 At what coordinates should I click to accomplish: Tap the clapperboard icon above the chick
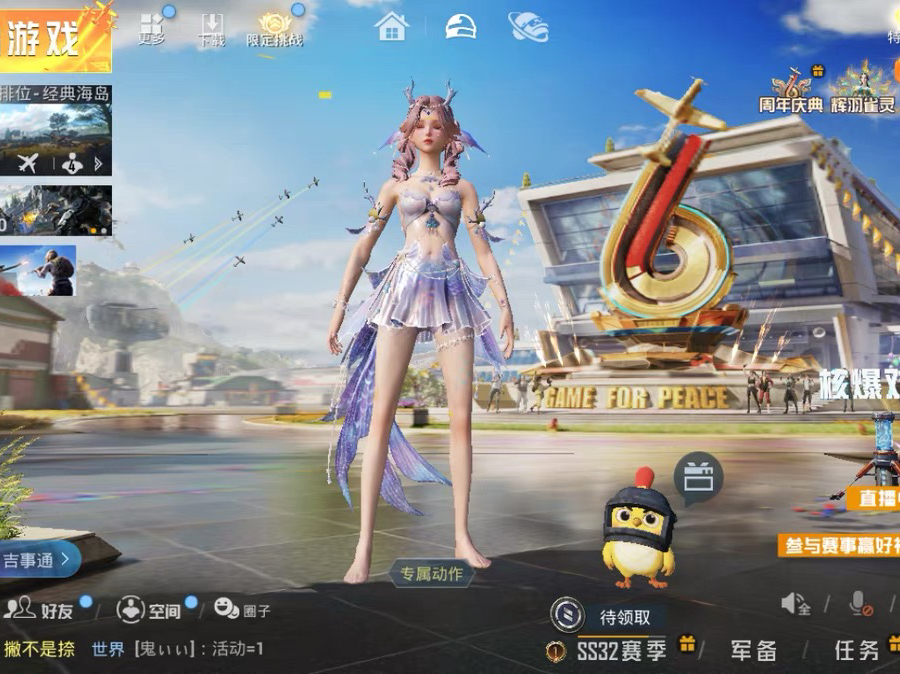[x=698, y=477]
